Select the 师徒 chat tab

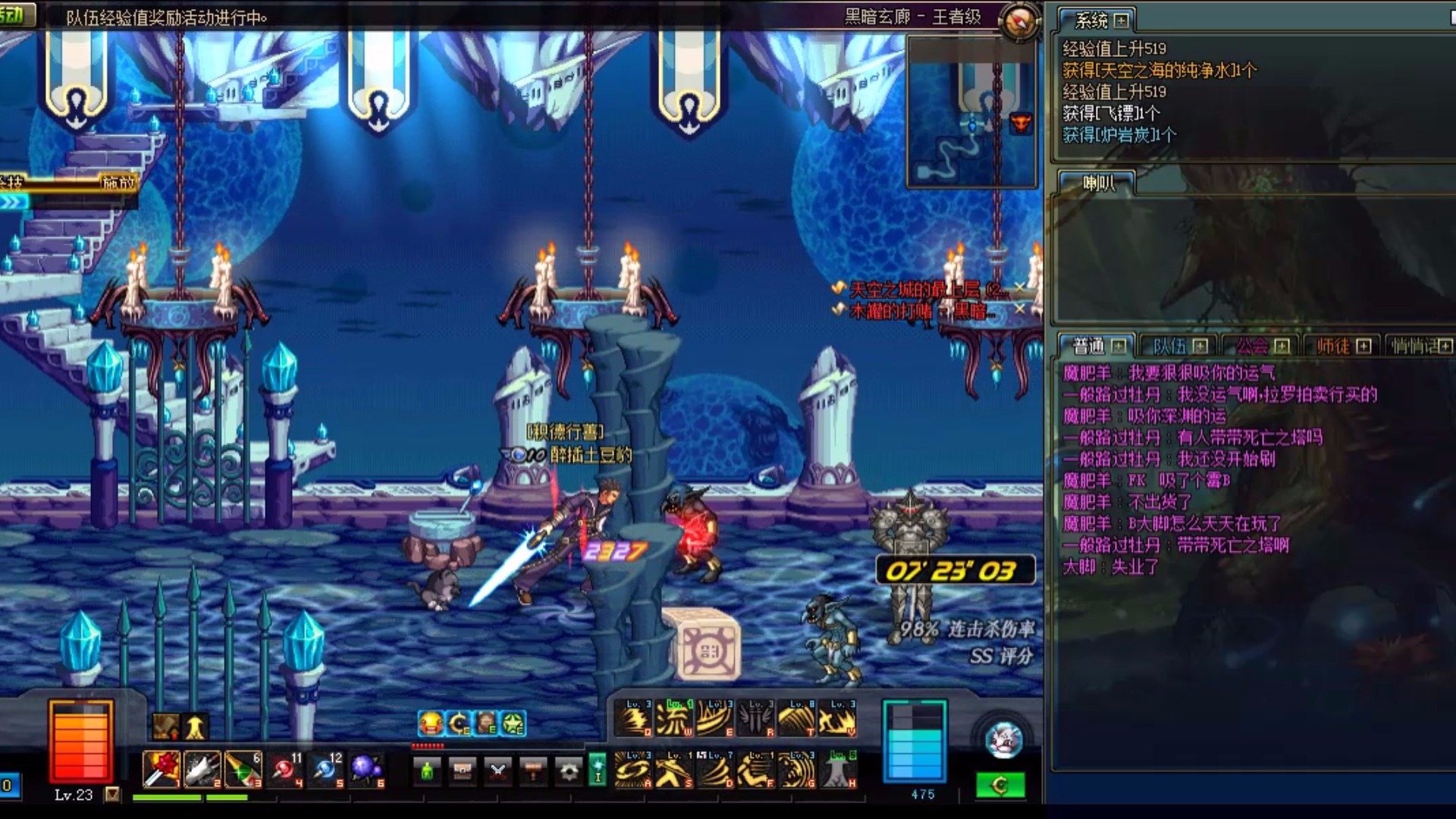[x=1333, y=347]
